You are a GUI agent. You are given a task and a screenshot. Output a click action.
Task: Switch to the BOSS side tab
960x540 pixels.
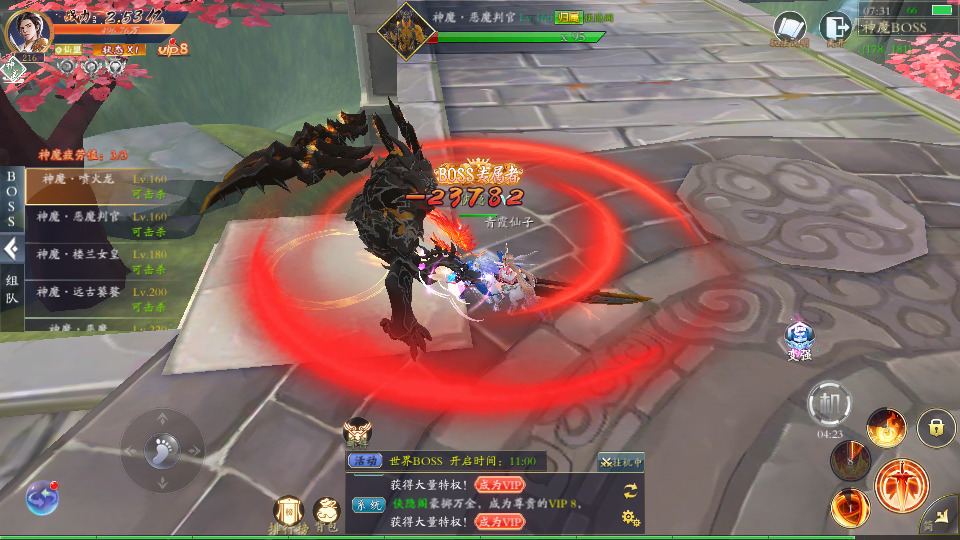coord(12,199)
